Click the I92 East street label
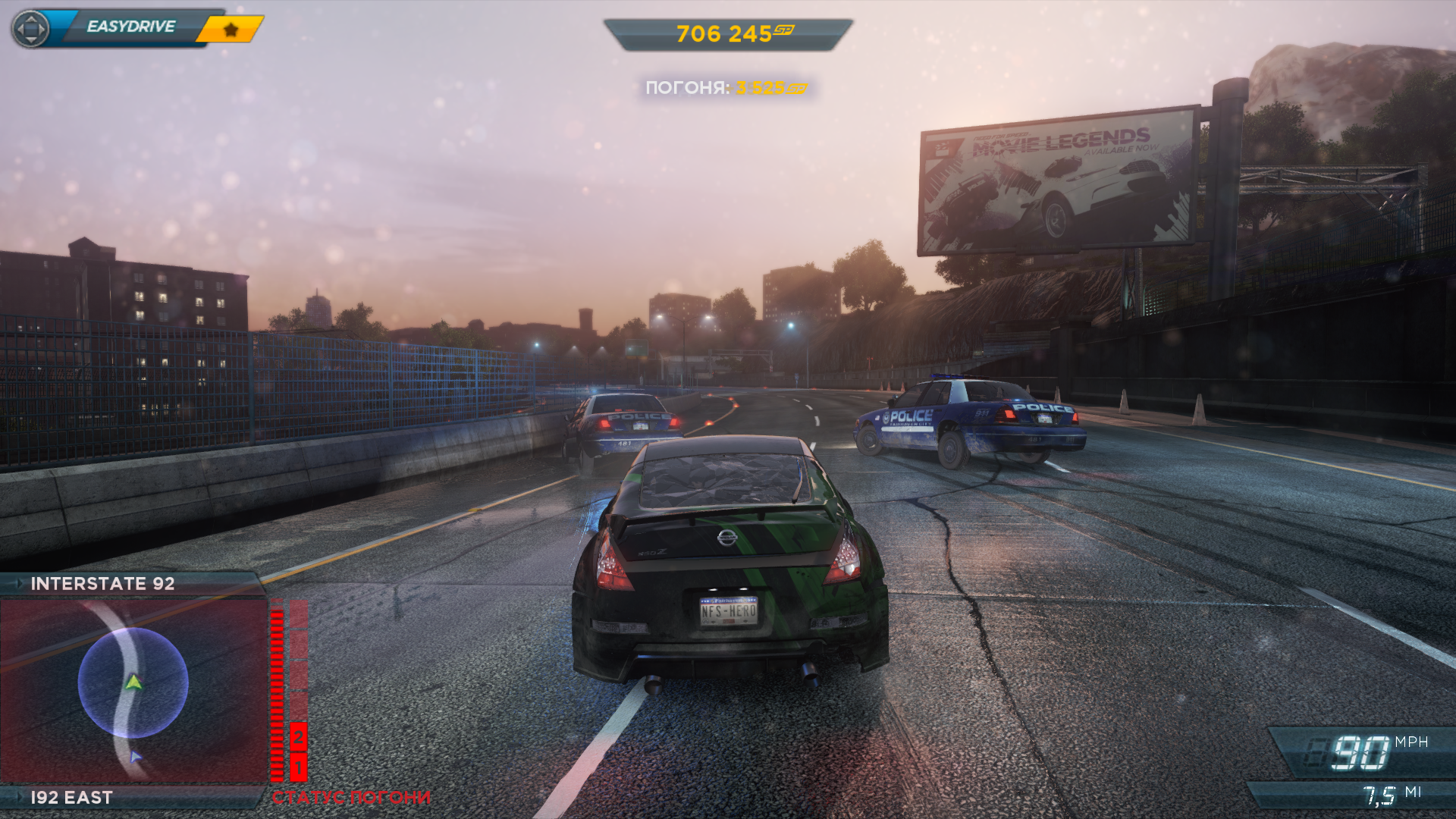1456x819 pixels. tap(71, 797)
